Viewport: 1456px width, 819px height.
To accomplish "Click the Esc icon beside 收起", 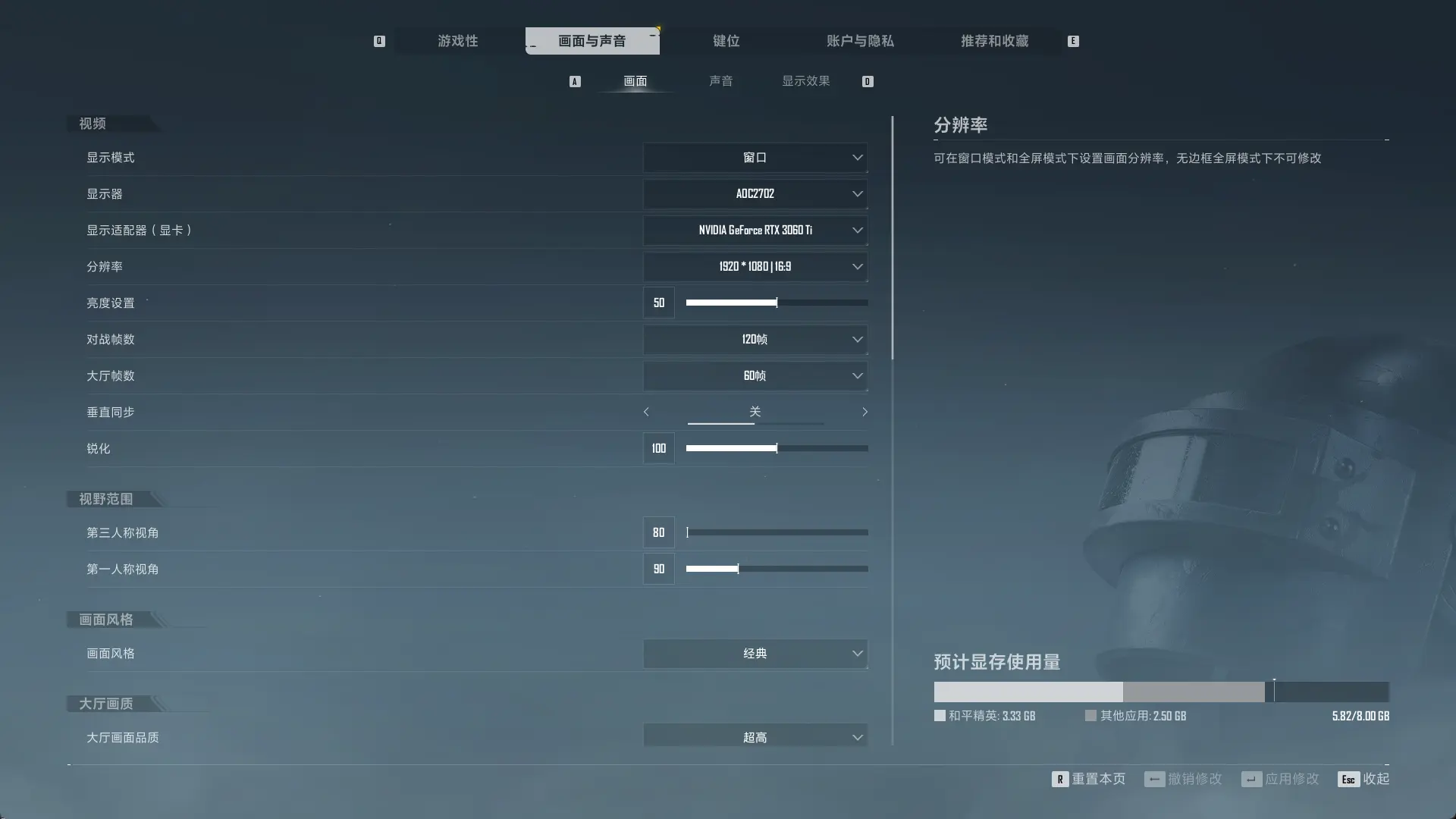I will 1348,779.
